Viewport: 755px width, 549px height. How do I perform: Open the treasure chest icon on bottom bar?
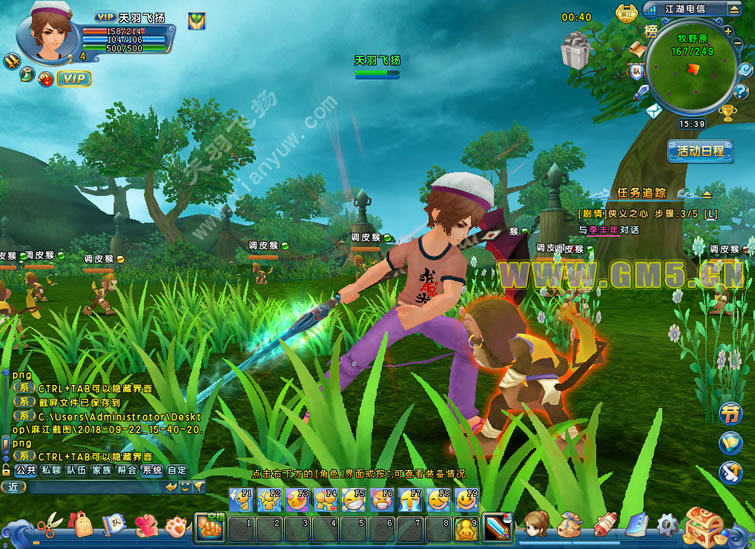tap(705, 525)
